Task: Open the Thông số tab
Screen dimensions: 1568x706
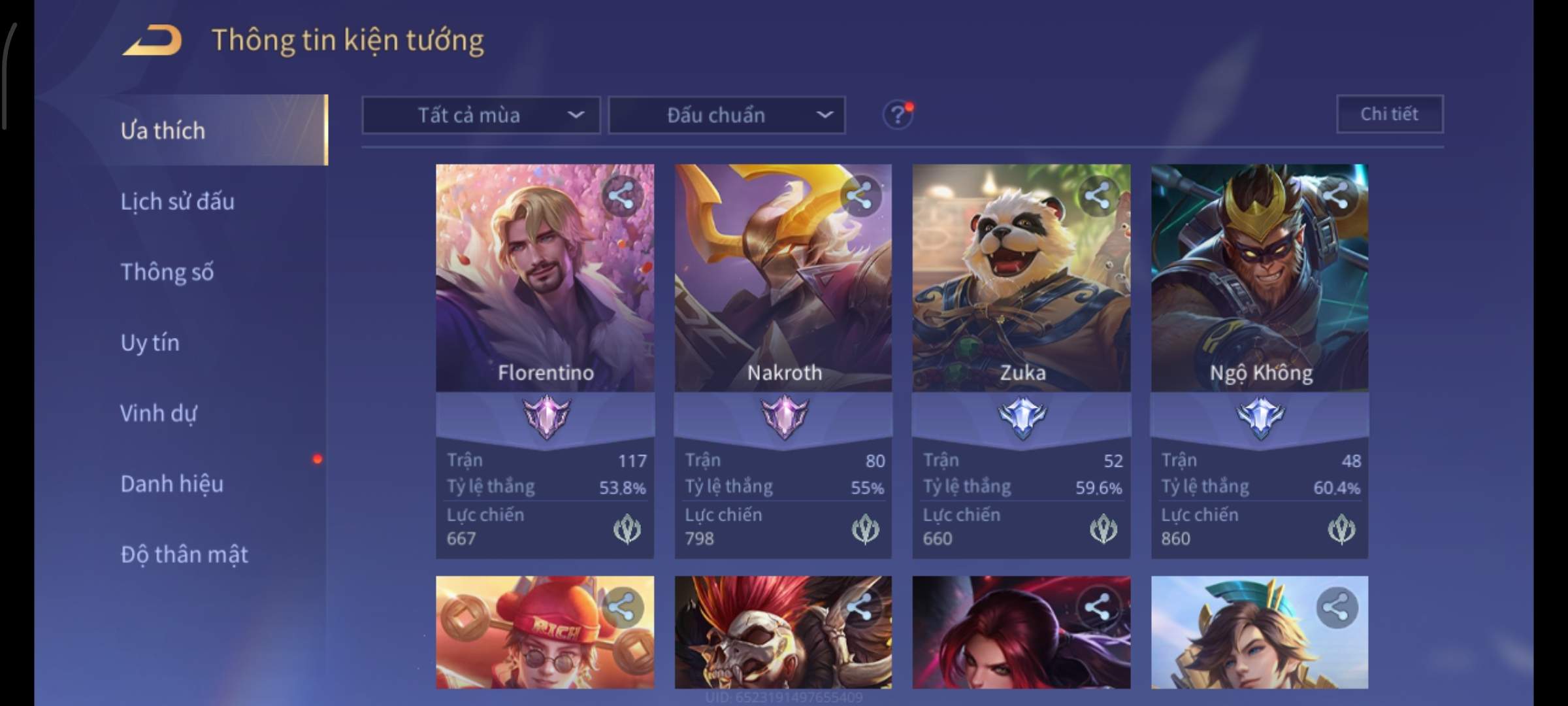Action: point(167,272)
